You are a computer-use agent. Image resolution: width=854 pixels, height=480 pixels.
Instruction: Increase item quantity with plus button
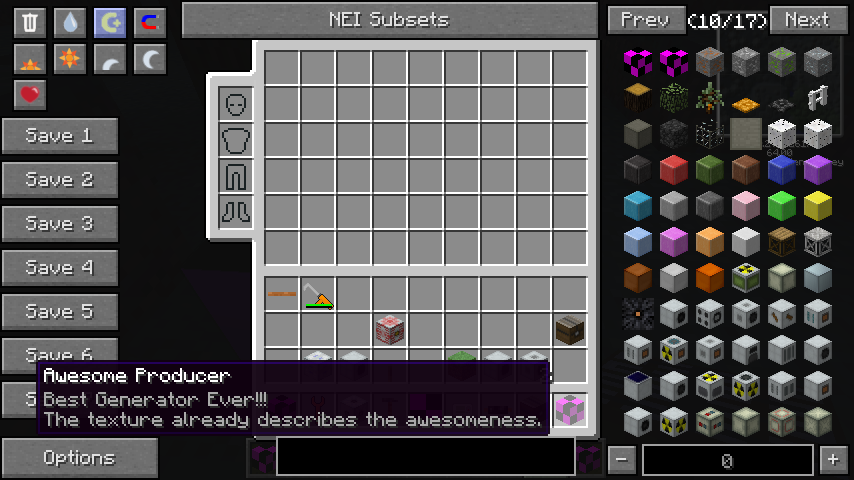point(832,460)
